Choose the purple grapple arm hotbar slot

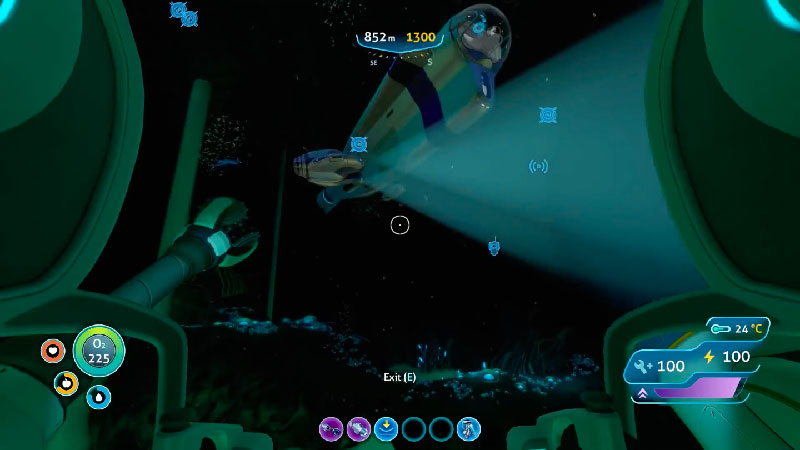click(330, 430)
